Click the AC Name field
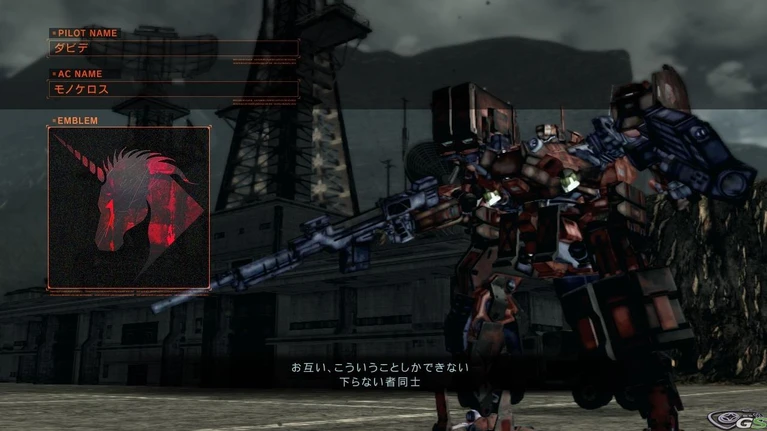Image resolution: width=767 pixels, height=431 pixels. (x=173, y=89)
